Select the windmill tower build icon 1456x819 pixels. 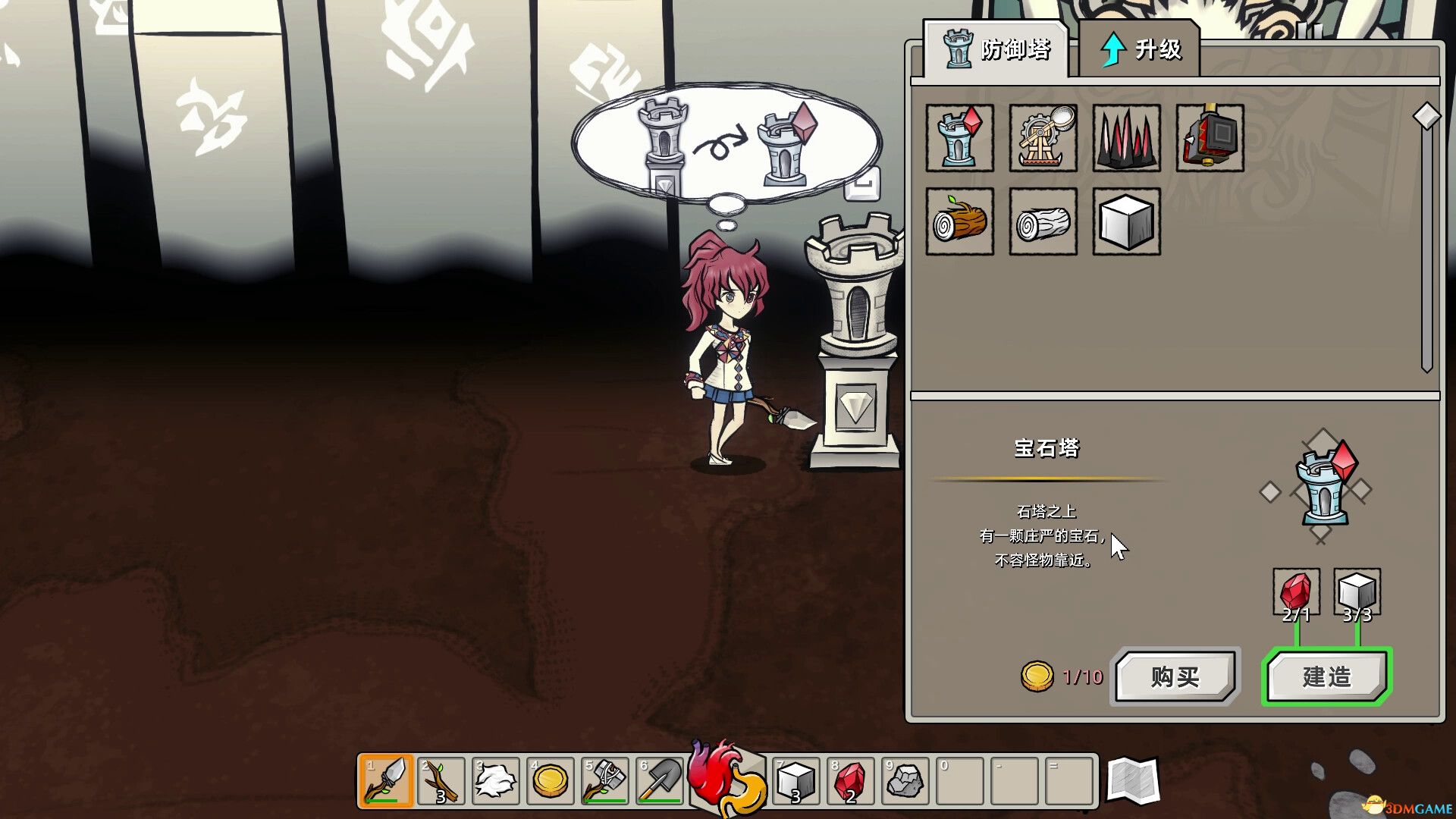(1043, 139)
